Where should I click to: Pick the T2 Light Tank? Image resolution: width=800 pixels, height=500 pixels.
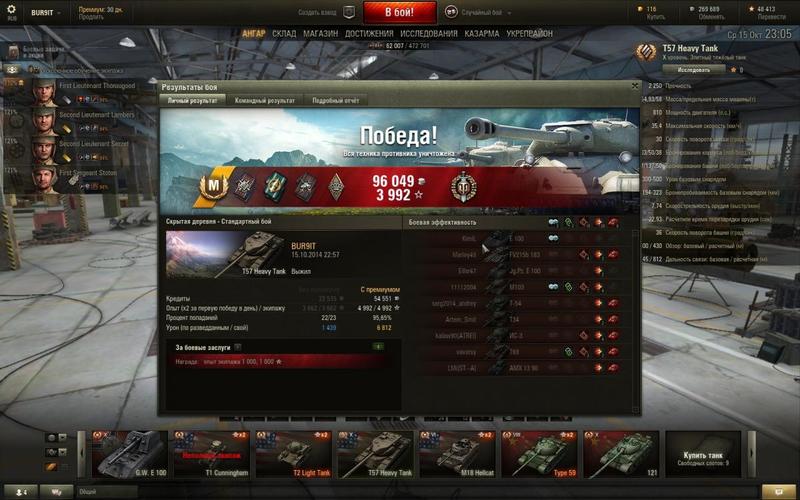(293, 455)
